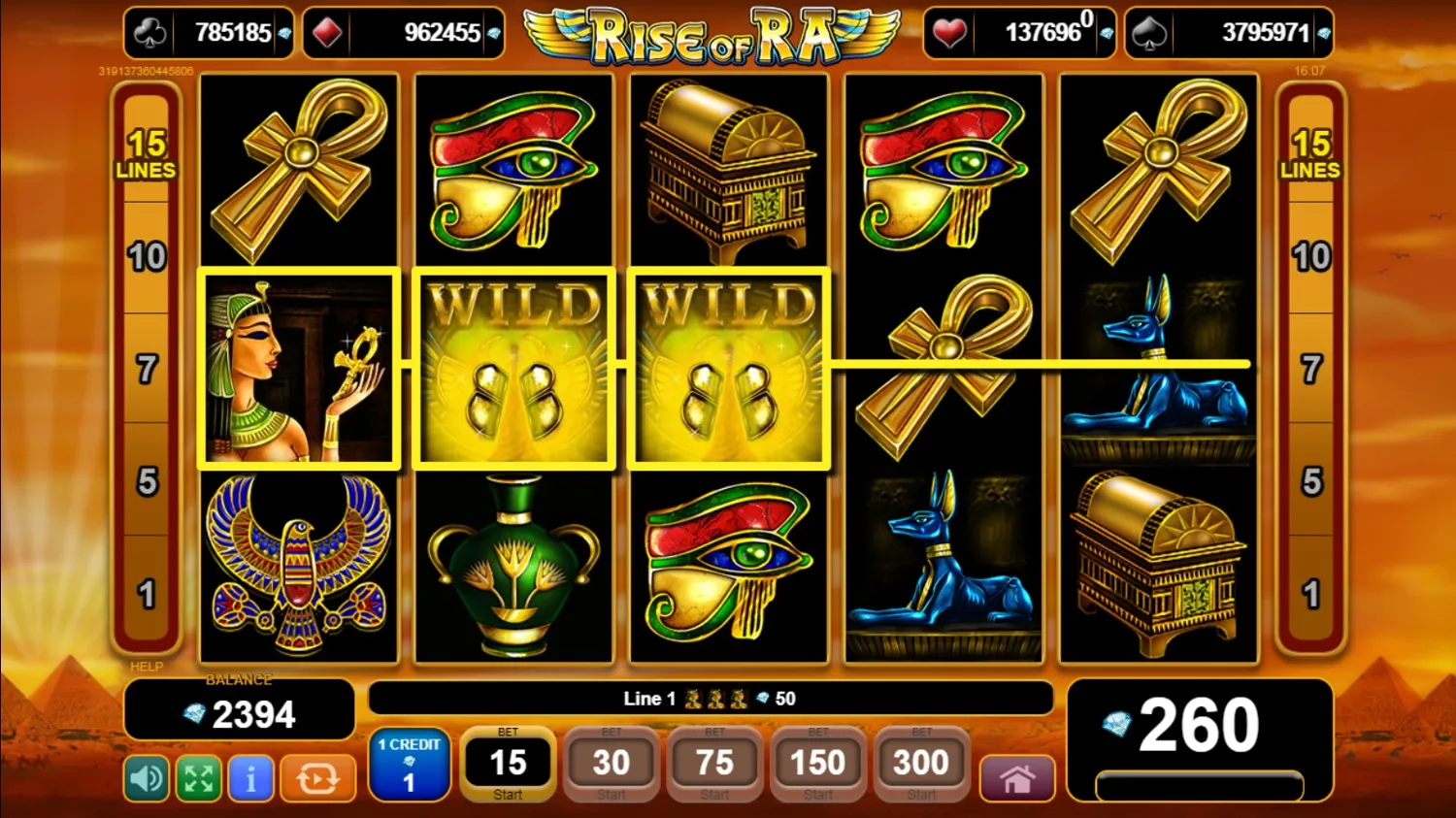The width and height of the screenshot is (1456, 818).
Task: Start autoplay spins
Action: [317, 778]
